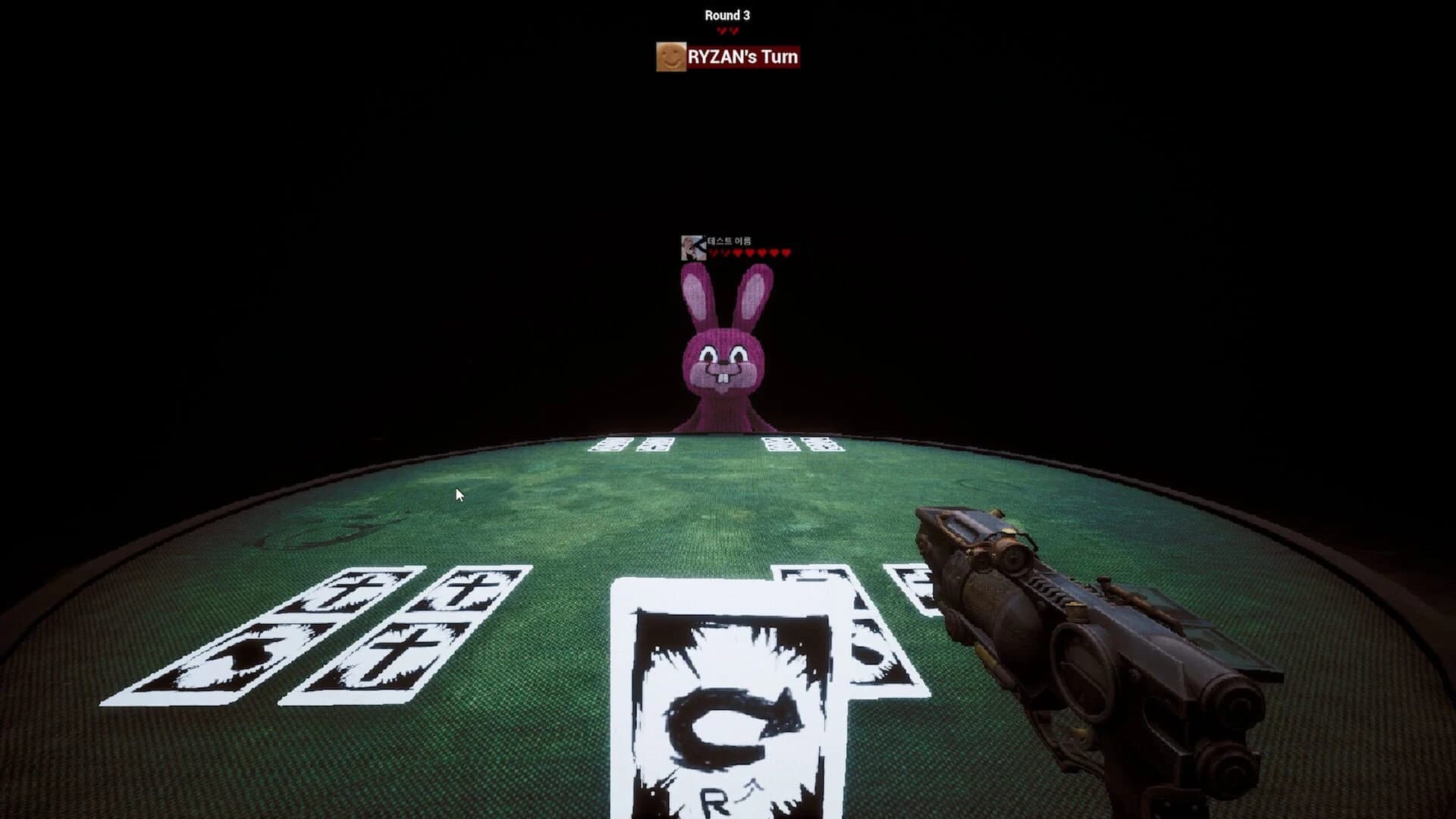The image size is (1456, 819).
Task: Click the large reverse-arrow card on the table
Action: point(728,698)
